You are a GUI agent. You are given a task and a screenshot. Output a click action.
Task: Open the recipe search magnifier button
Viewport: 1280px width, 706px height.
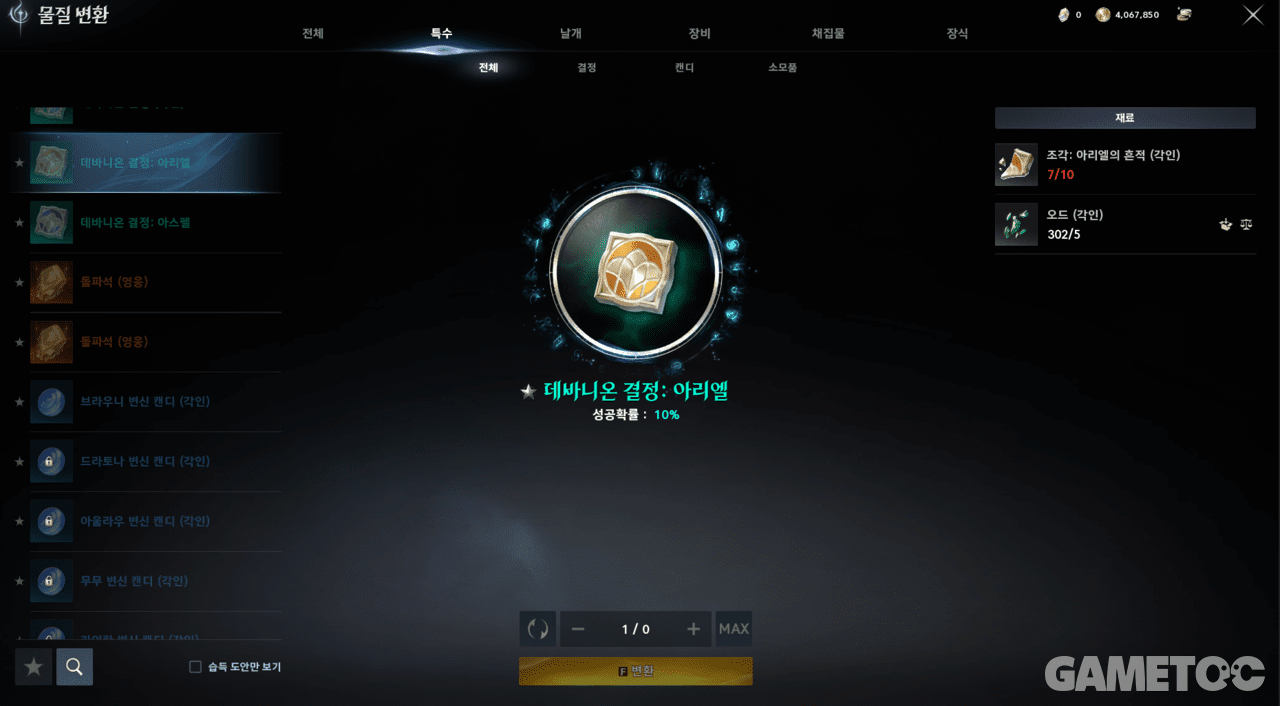[x=74, y=667]
